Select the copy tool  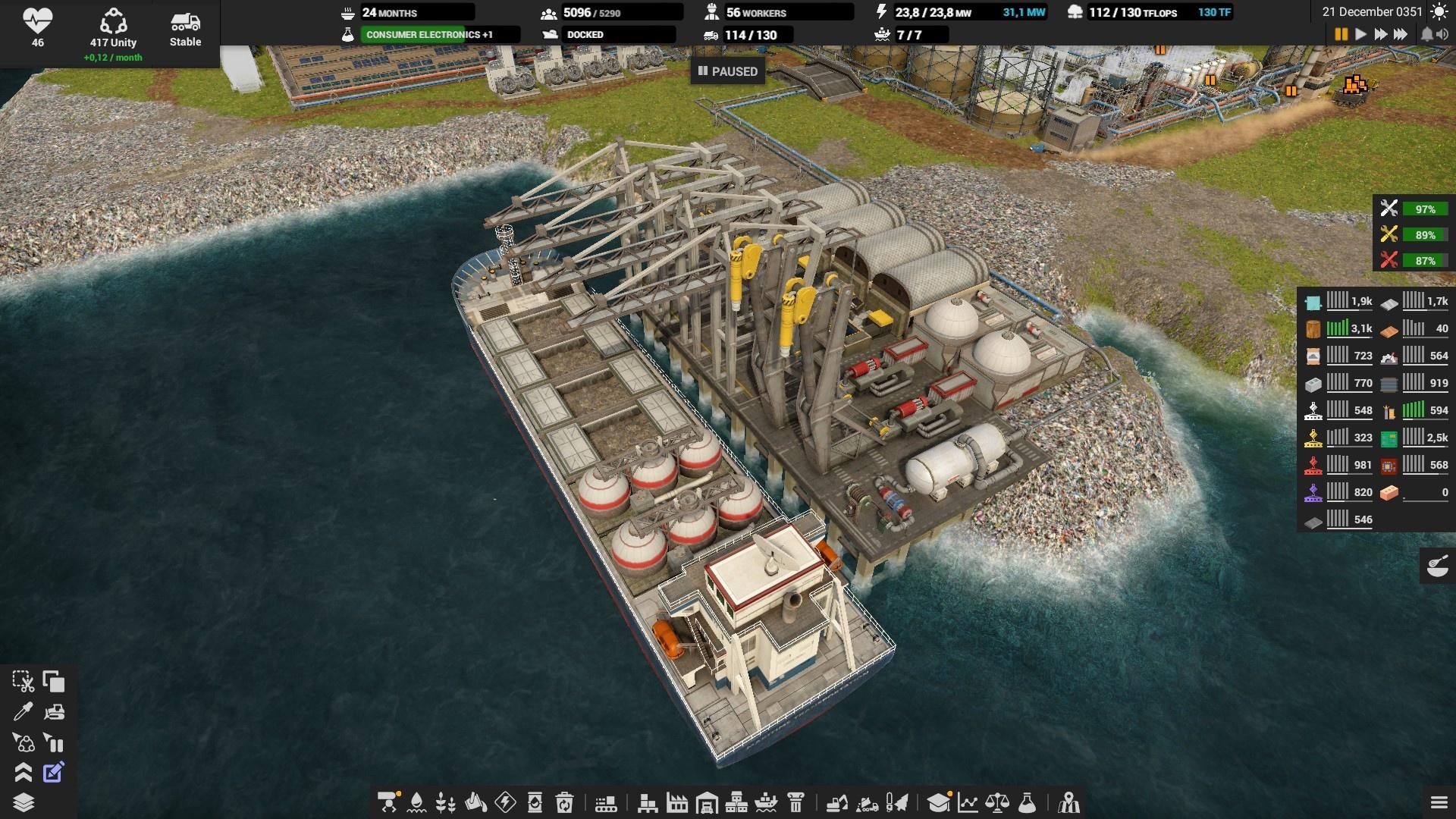coord(54,682)
